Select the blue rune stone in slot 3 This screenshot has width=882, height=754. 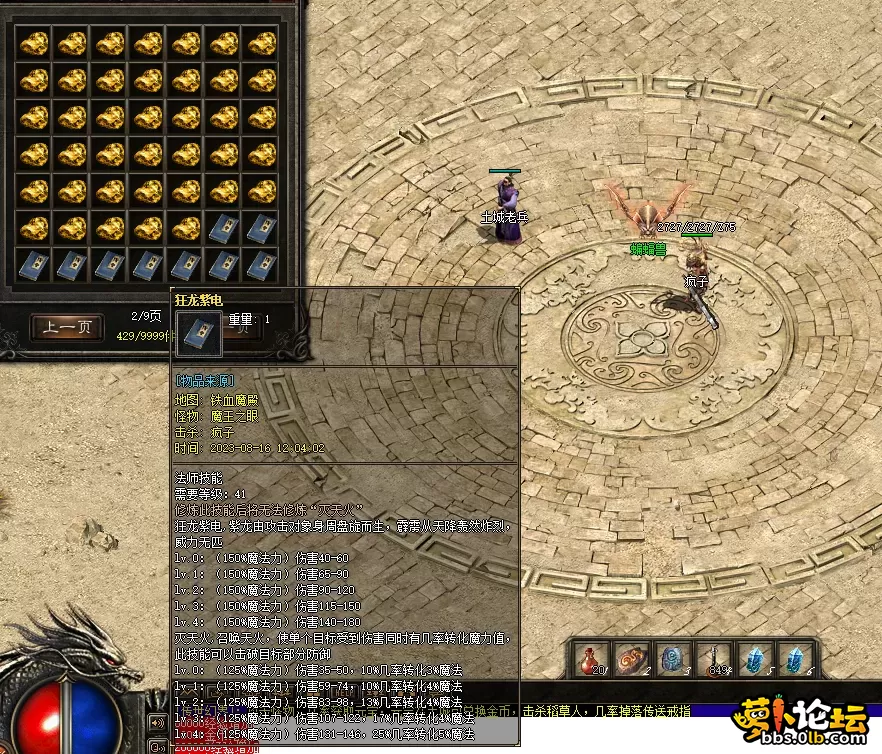(x=673, y=658)
